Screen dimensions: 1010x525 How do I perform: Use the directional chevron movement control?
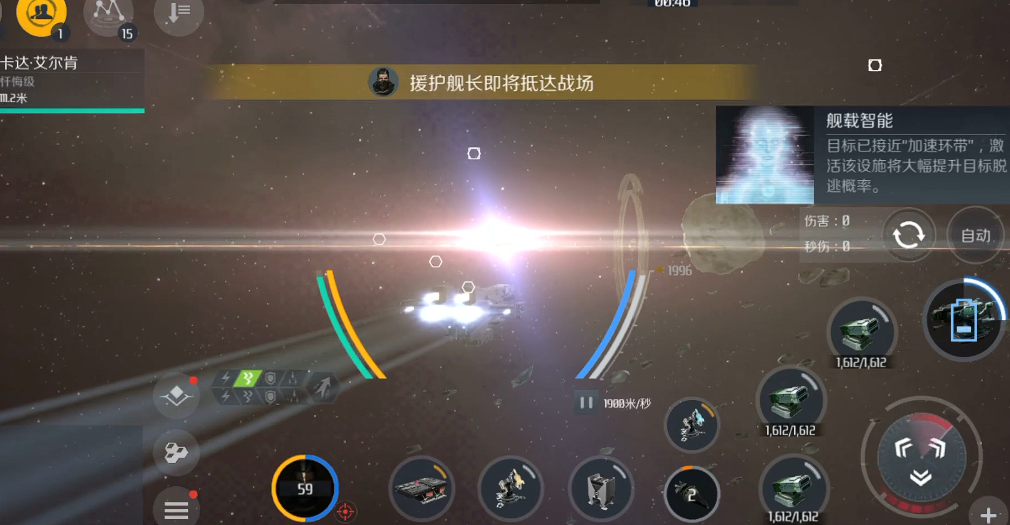click(x=920, y=458)
